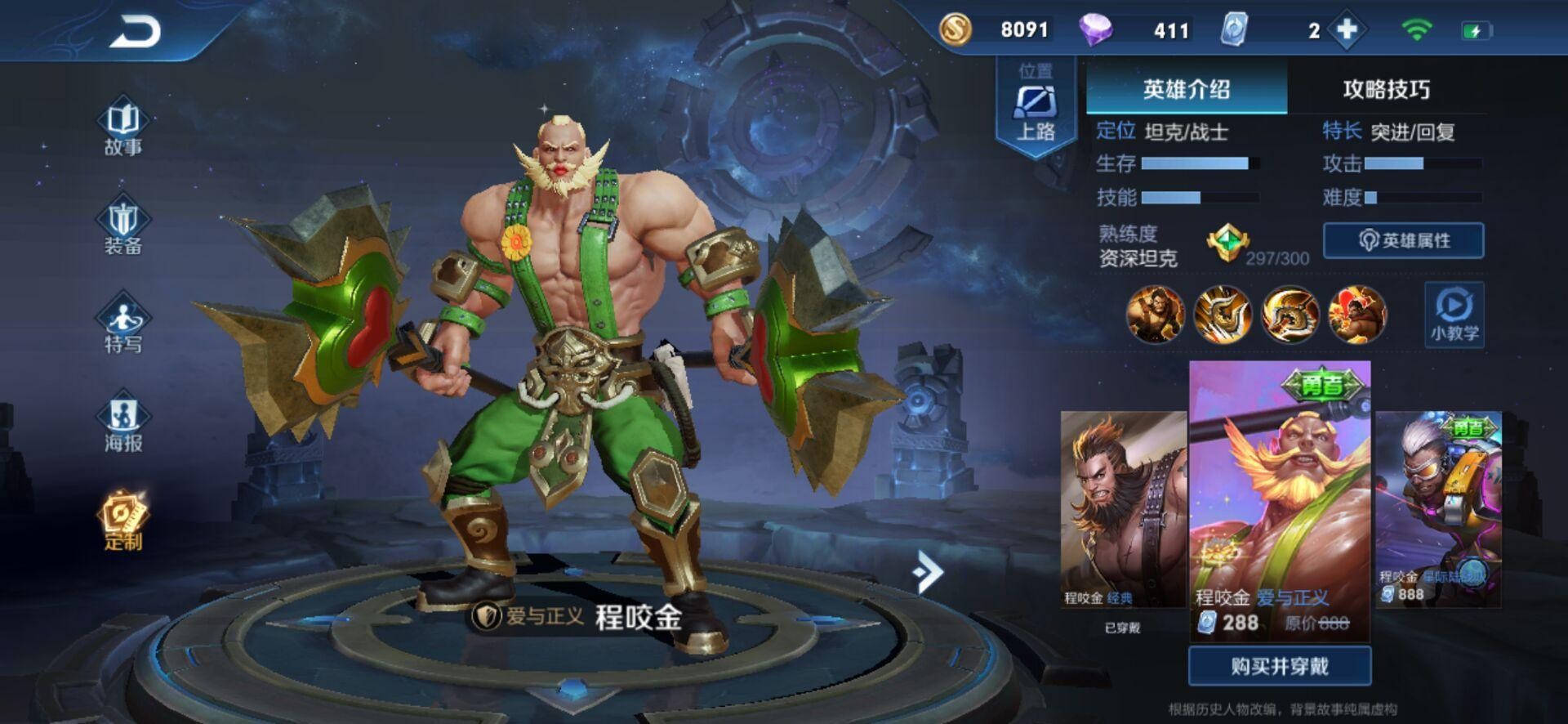Image resolution: width=1568 pixels, height=724 pixels.
Task: Open the 装备 equipment section
Action: pyautogui.click(x=123, y=226)
